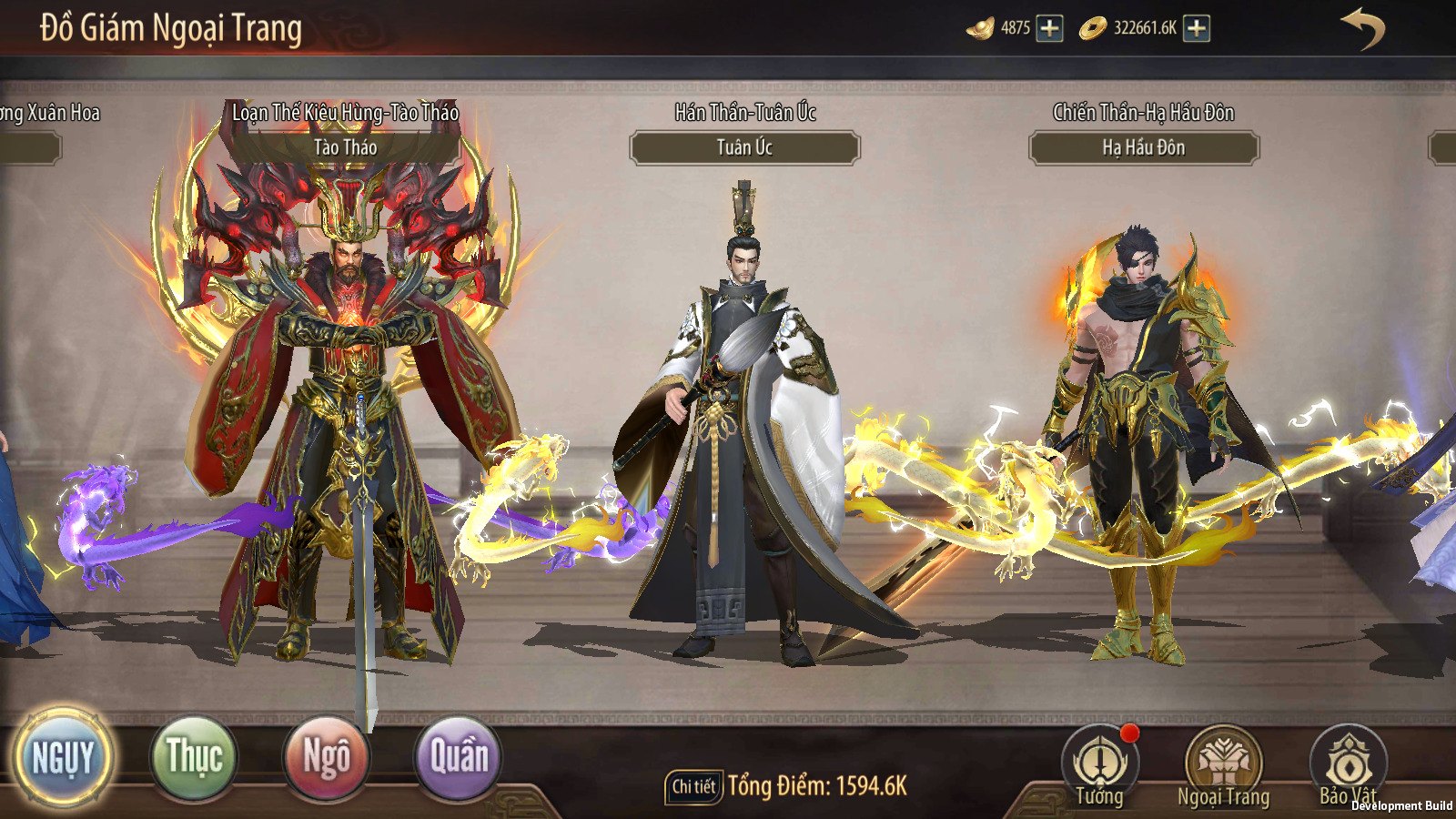Add more gold ingots with plus button
This screenshot has height=819, width=1456.
point(1049,28)
